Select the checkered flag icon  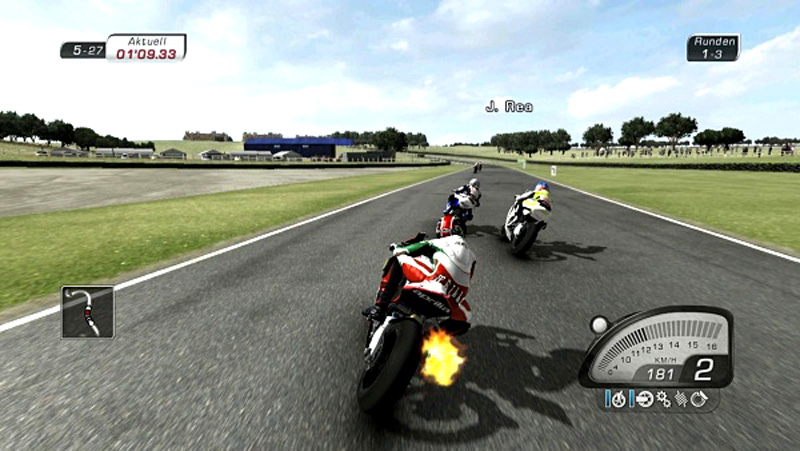pos(681,399)
